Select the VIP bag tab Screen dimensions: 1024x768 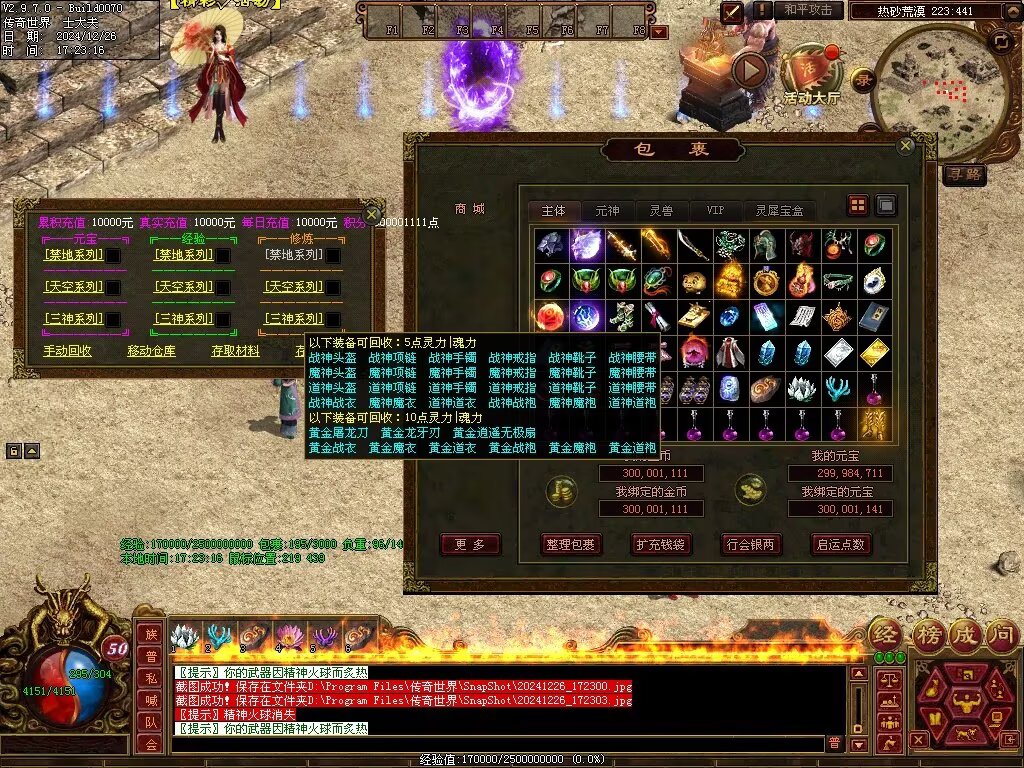[715, 211]
